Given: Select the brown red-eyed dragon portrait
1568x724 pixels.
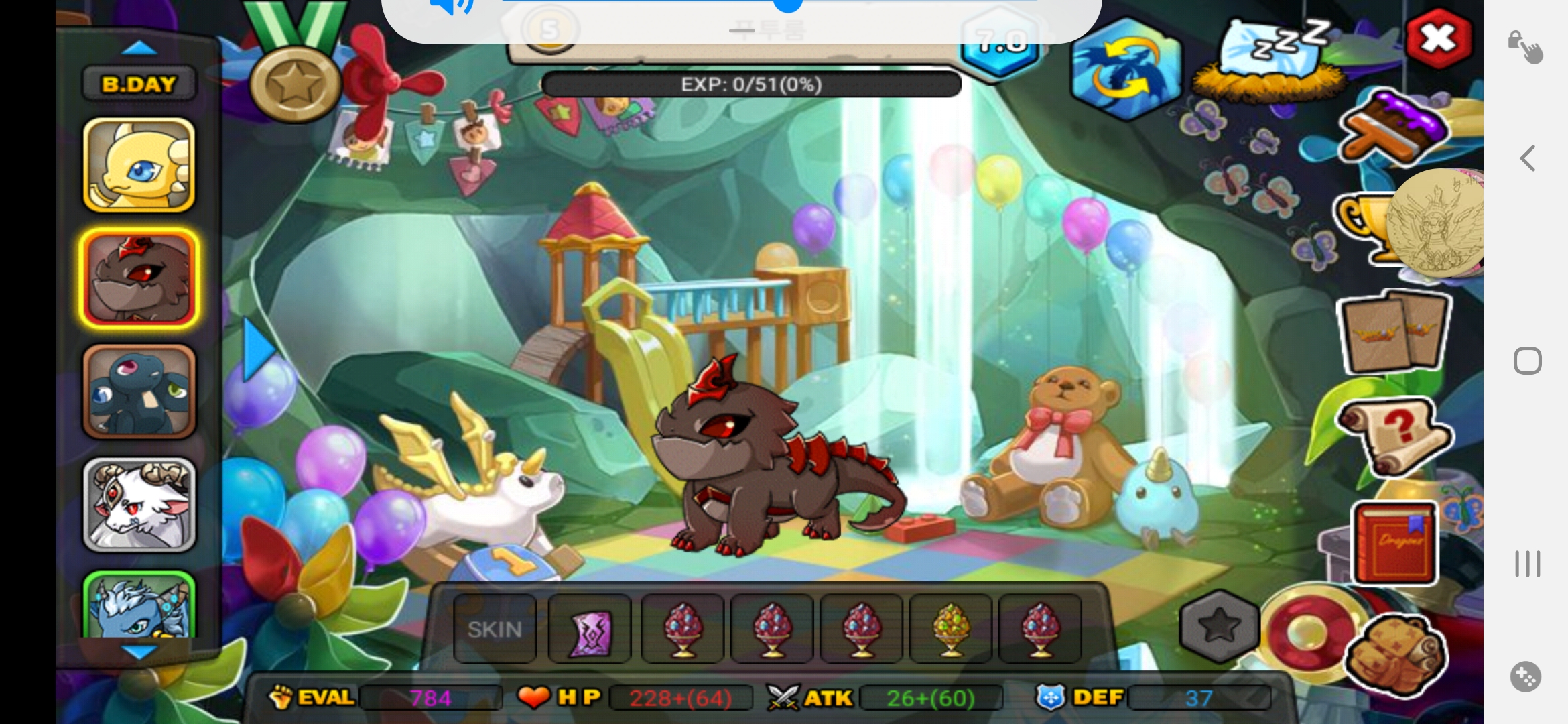Looking at the screenshot, I should (139, 278).
